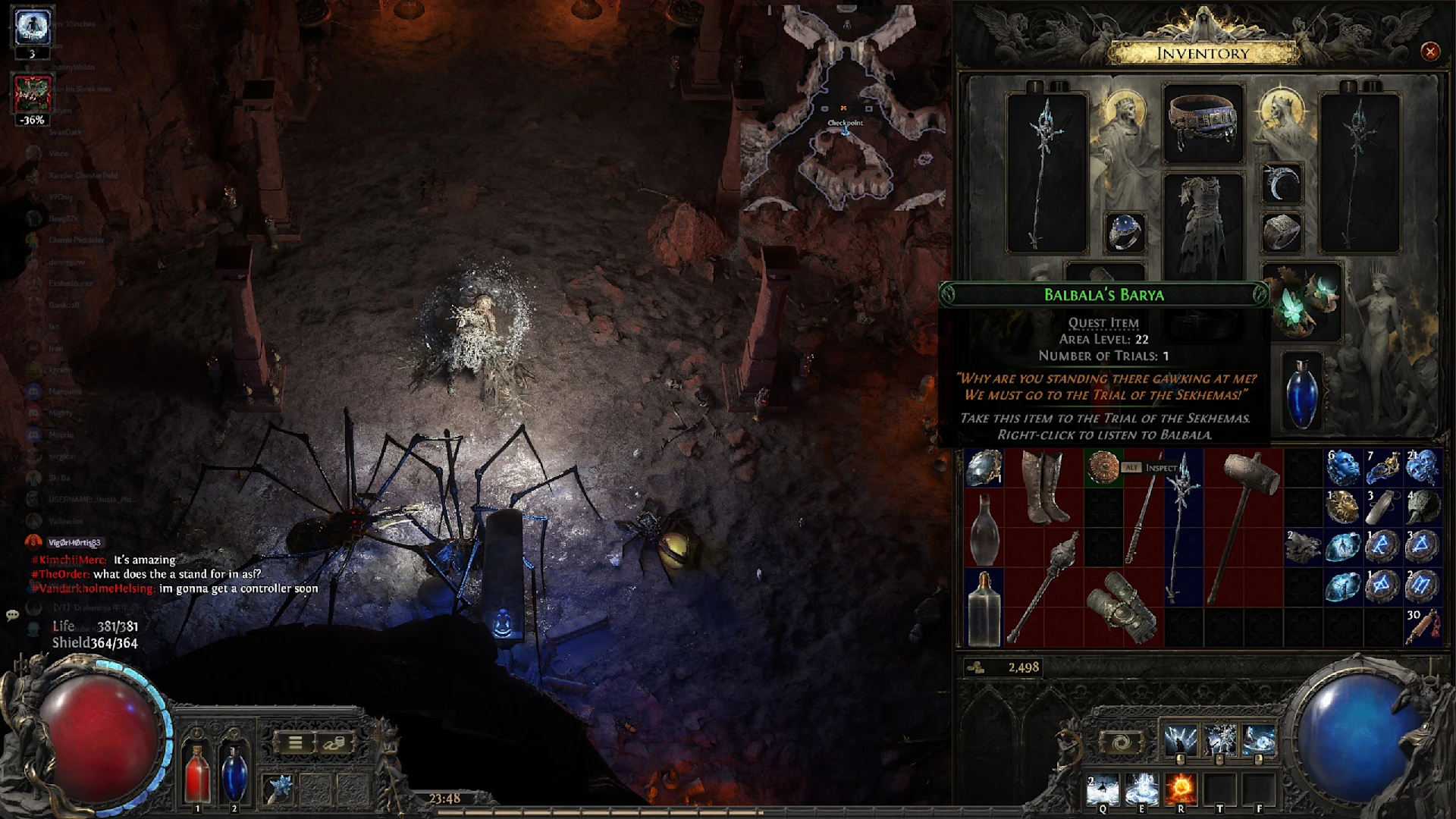Open the main menu button with three lines
1456x819 pixels.
(x=295, y=743)
